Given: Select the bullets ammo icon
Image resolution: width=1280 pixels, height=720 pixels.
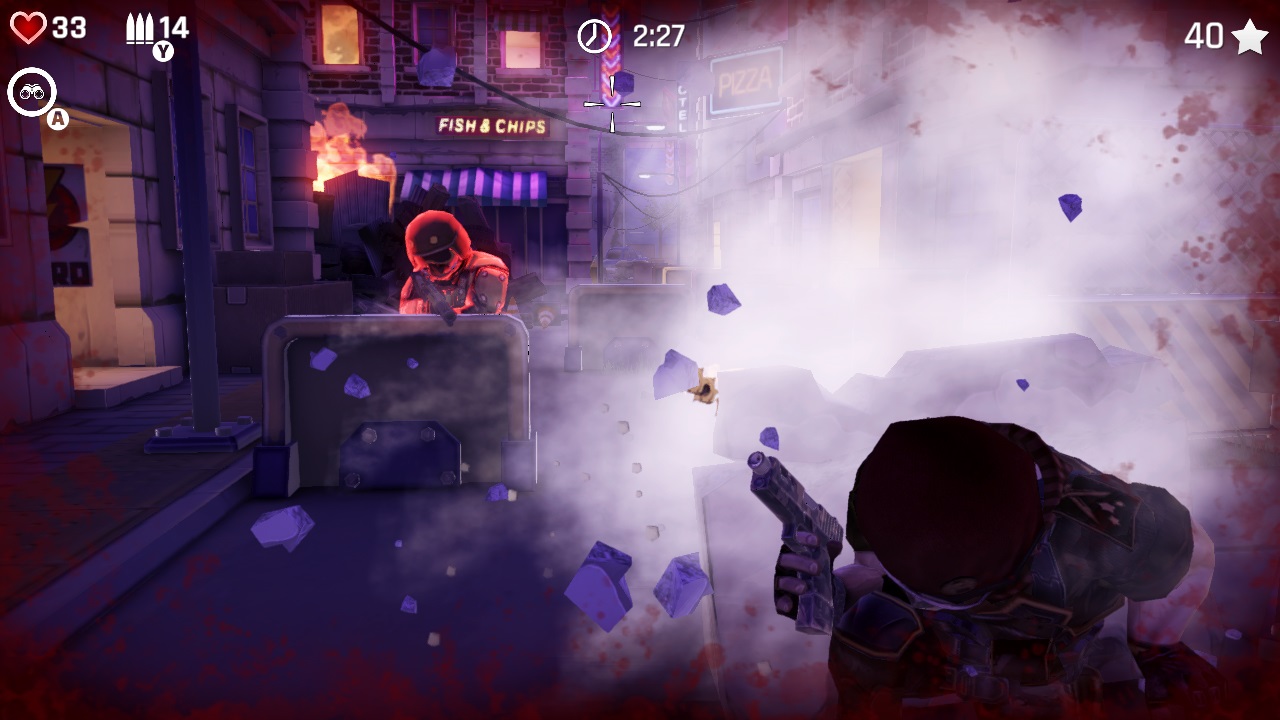Looking at the screenshot, I should tap(140, 28).
